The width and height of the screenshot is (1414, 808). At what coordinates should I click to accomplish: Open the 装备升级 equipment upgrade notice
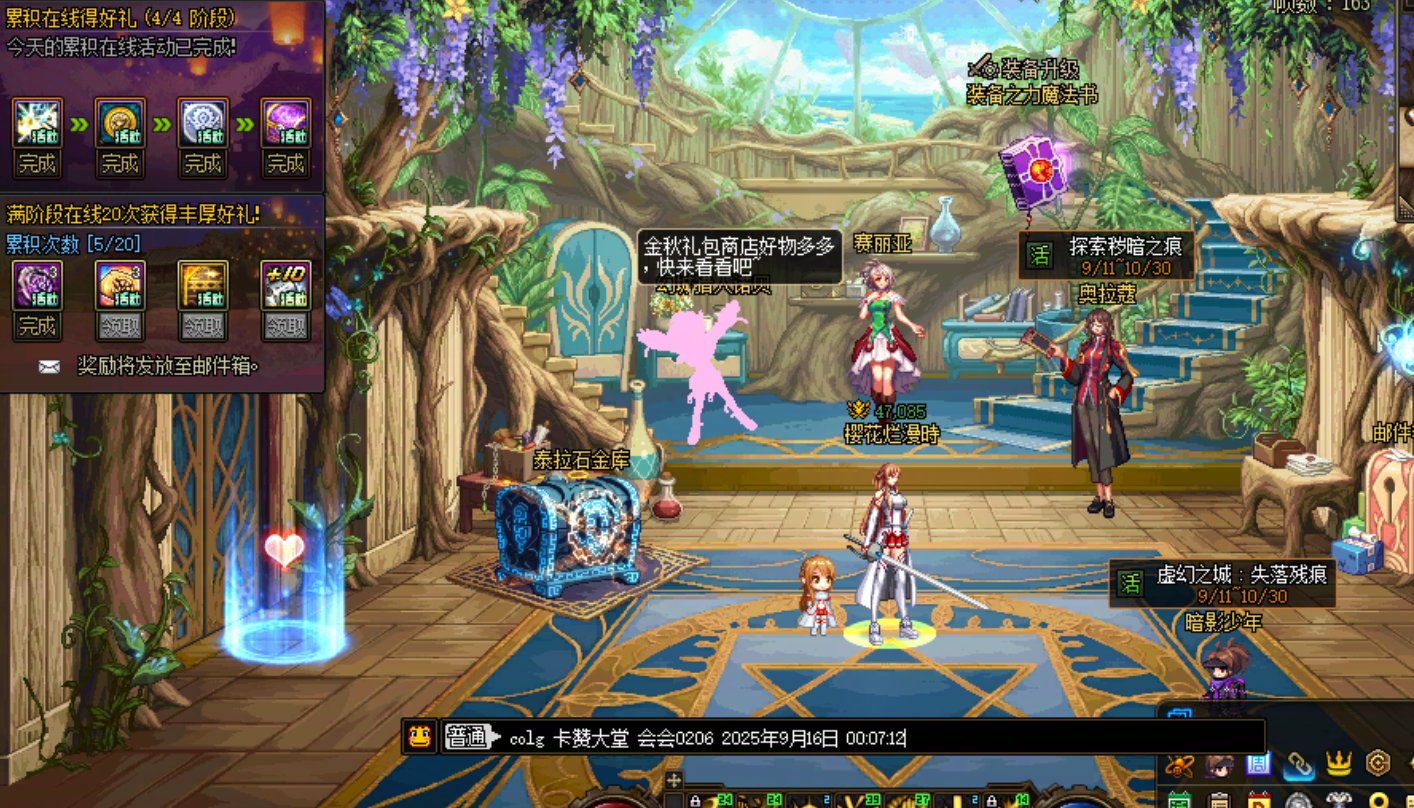[x=1030, y=82]
